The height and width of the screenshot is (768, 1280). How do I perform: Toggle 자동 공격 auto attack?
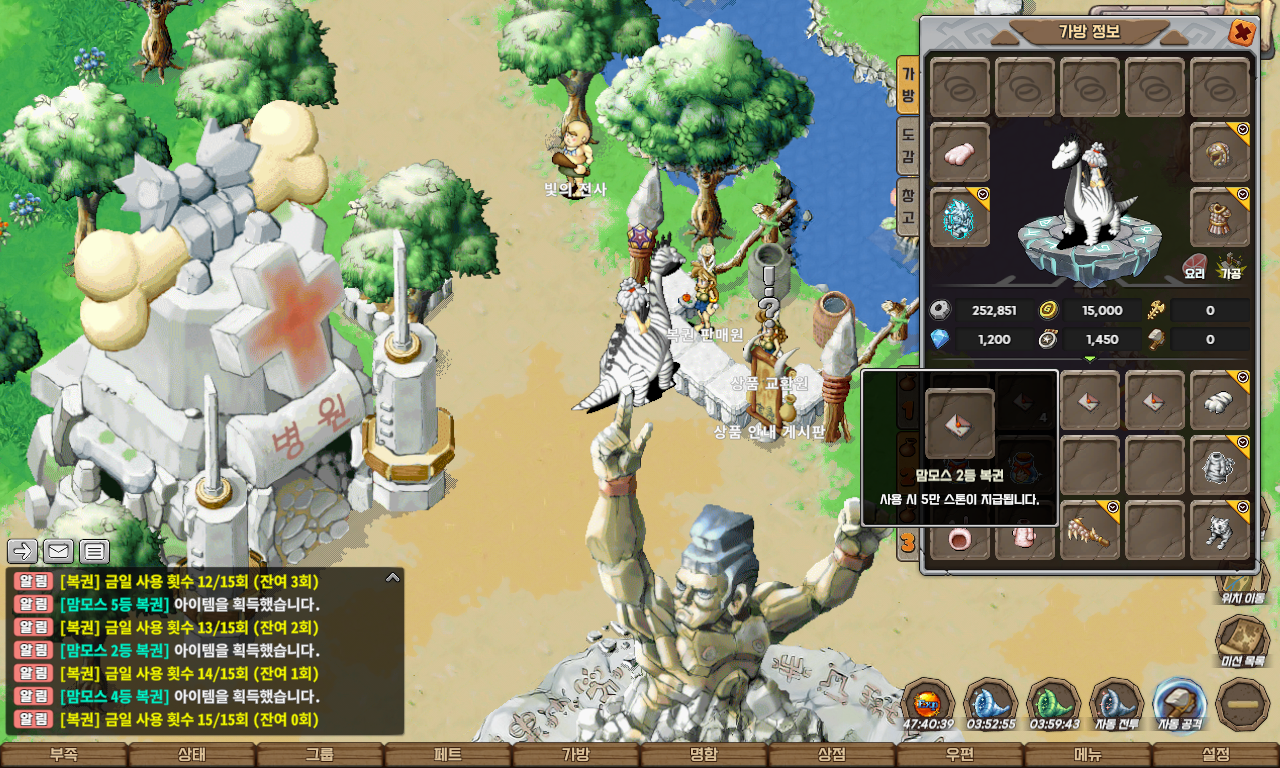click(1179, 705)
